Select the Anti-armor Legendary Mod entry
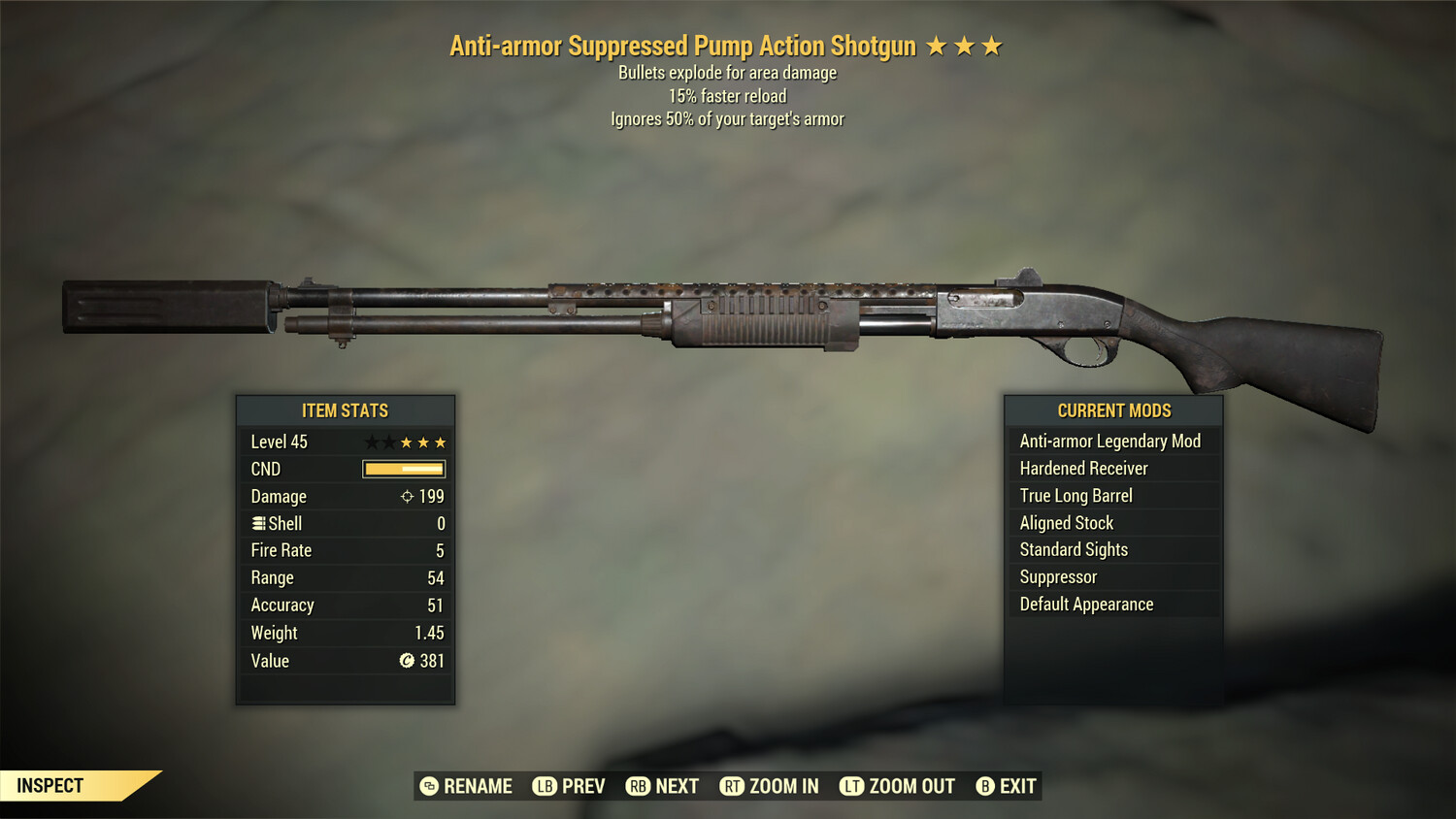This screenshot has width=1456, height=819. (x=1109, y=441)
